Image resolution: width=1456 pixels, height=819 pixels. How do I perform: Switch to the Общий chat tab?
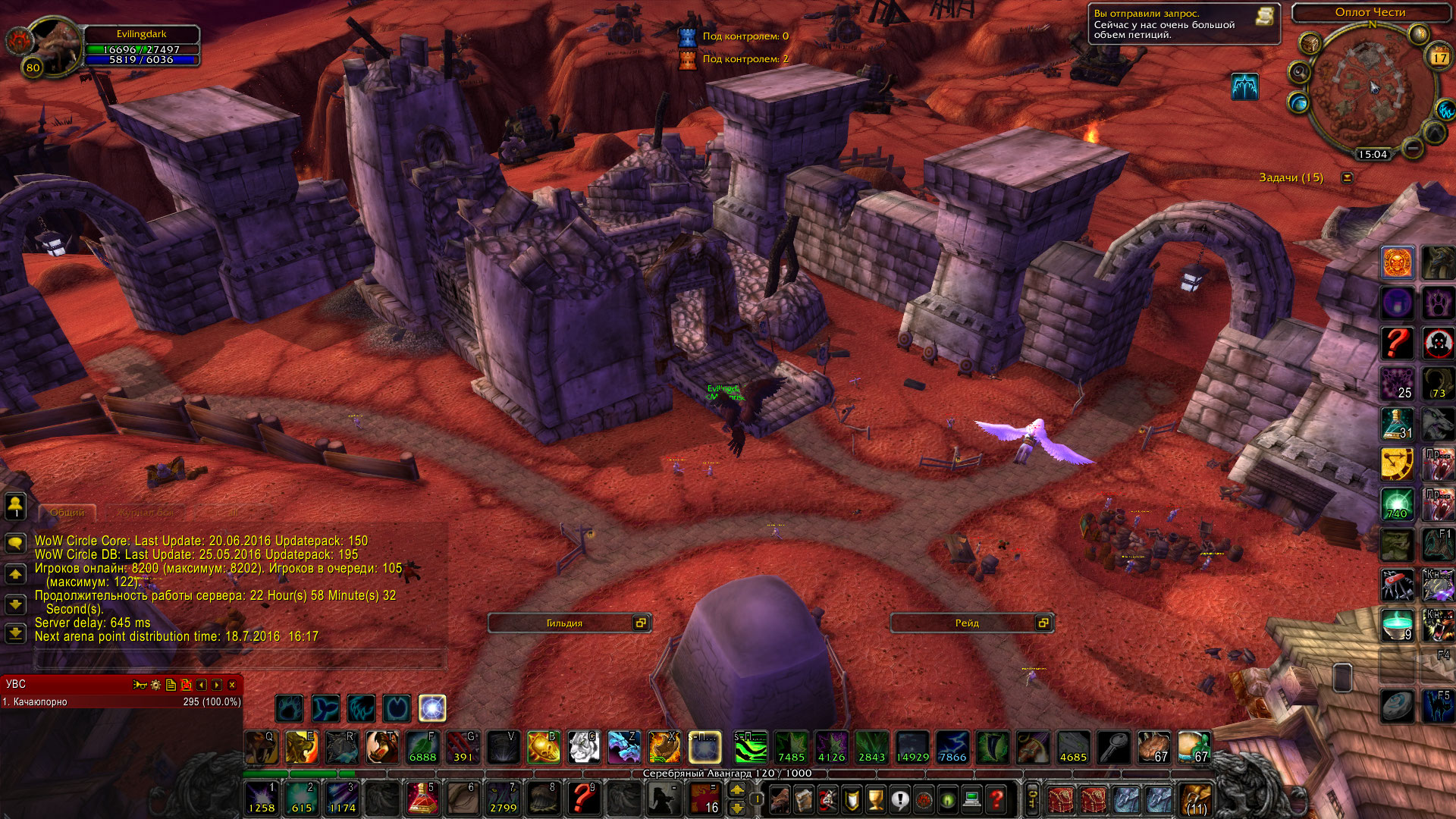(67, 513)
